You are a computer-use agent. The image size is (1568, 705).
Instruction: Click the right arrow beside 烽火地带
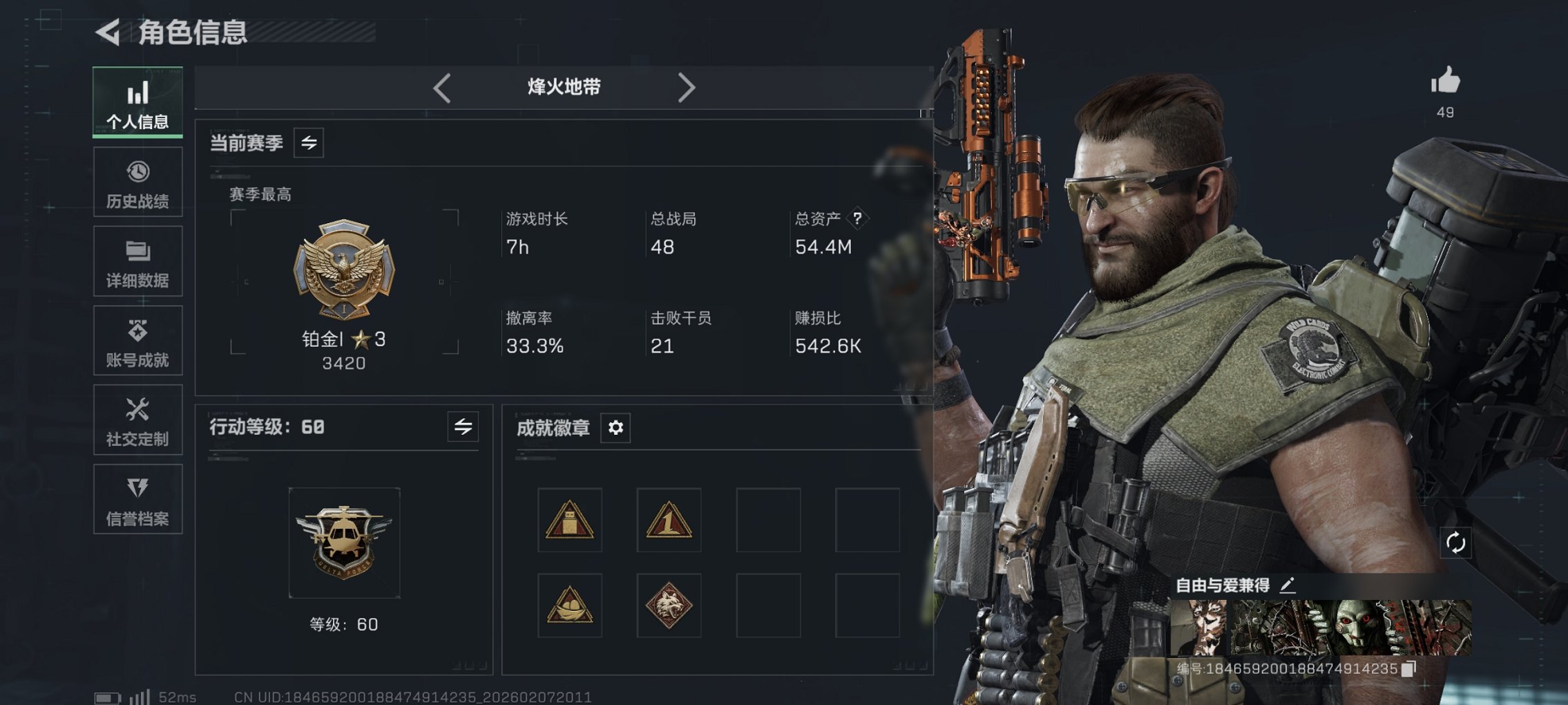click(687, 87)
